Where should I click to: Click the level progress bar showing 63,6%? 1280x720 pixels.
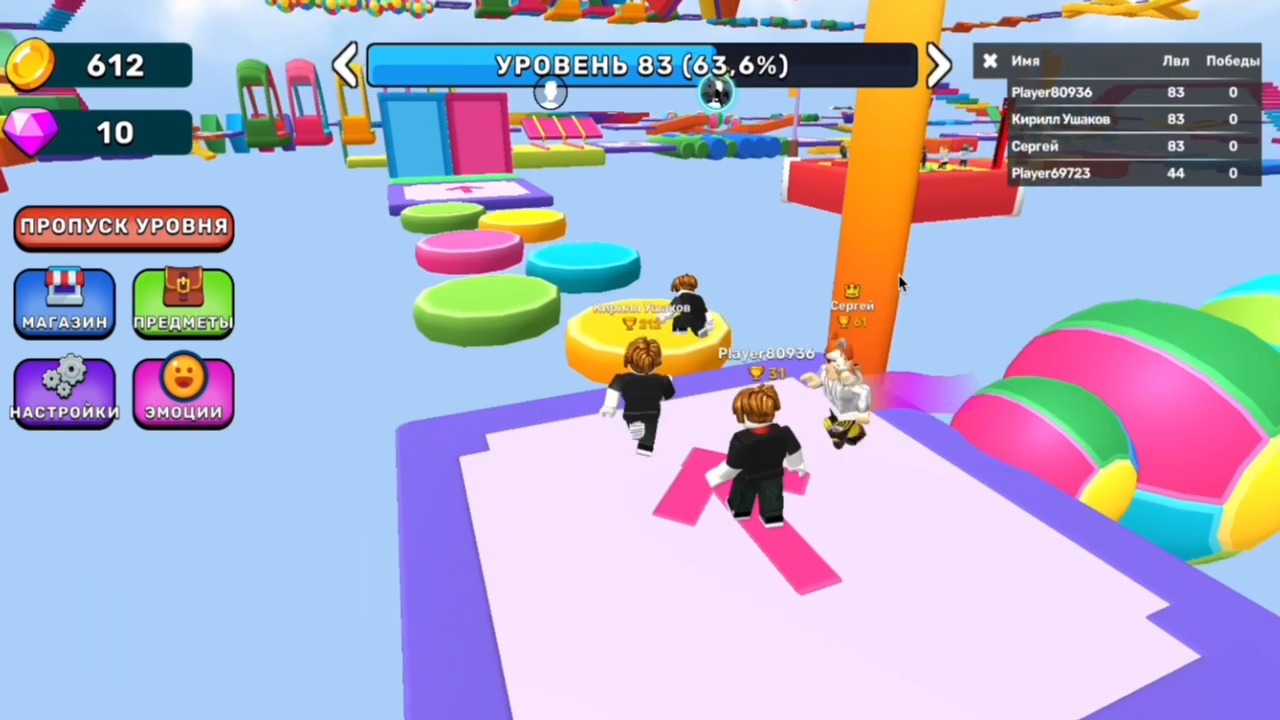tap(641, 64)
